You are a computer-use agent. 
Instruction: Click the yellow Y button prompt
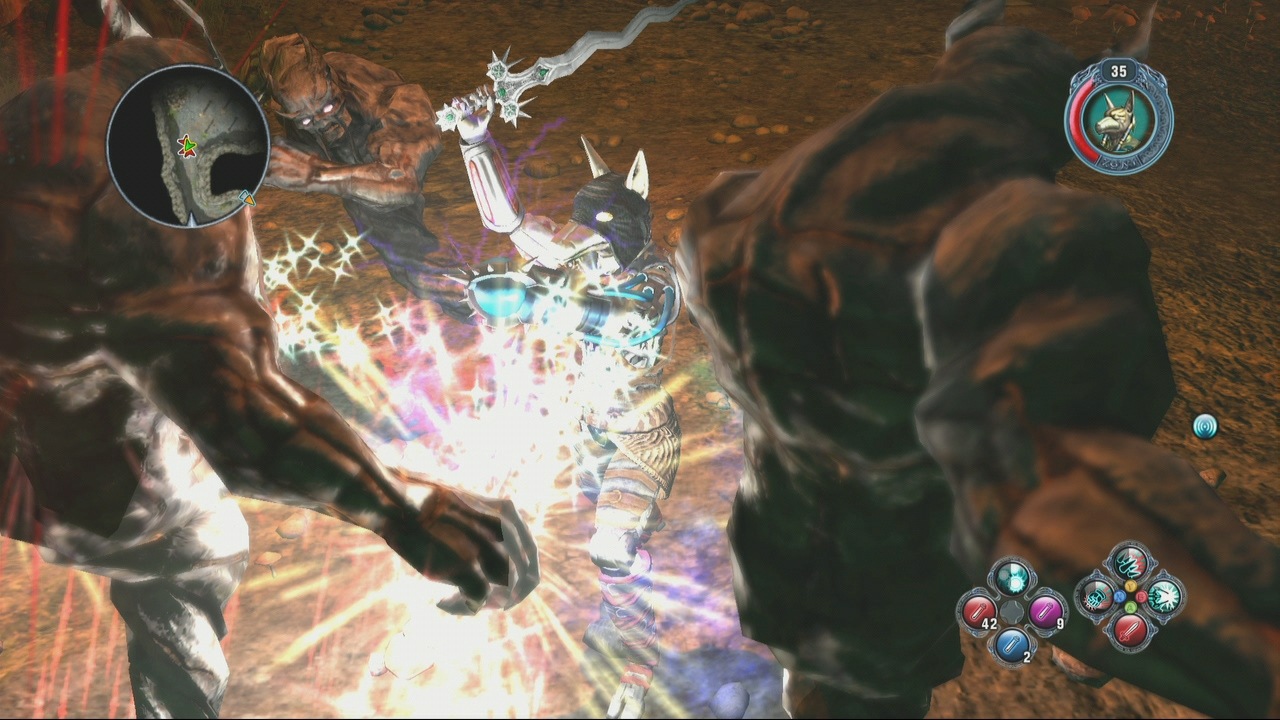click(x=1131, y=586)
